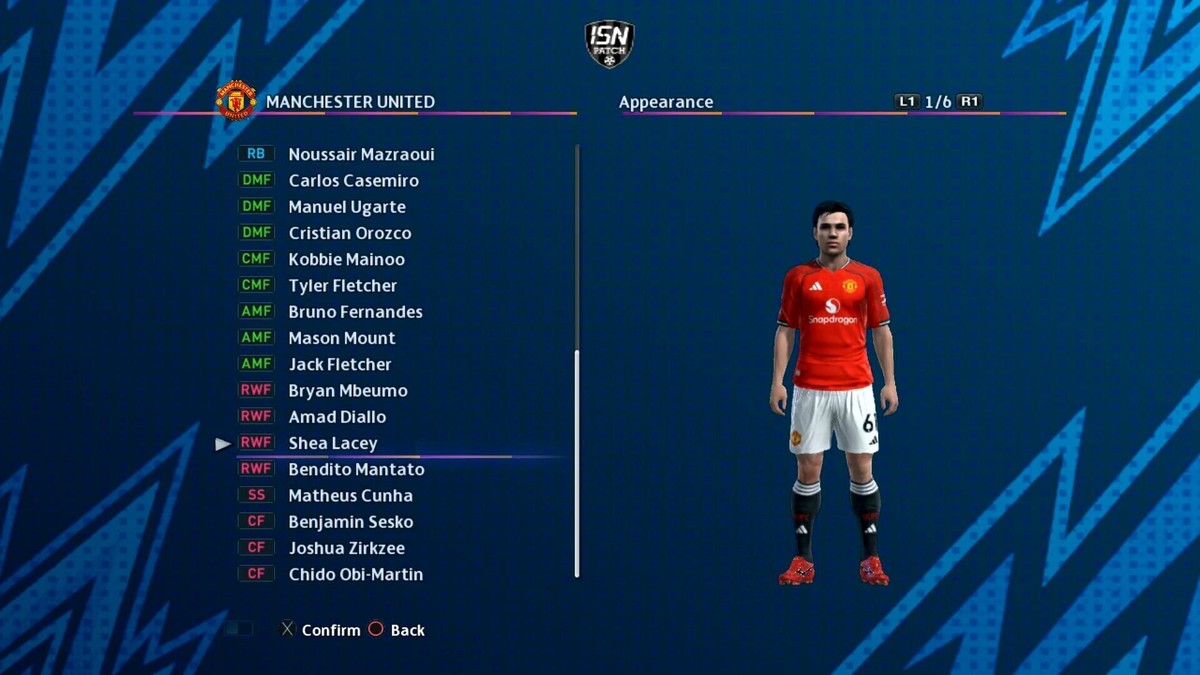The height and width of the screenshot is (675, 1200).
Task: Select Tyler Fletcher in the list
Action: click(x=342, y=286)
